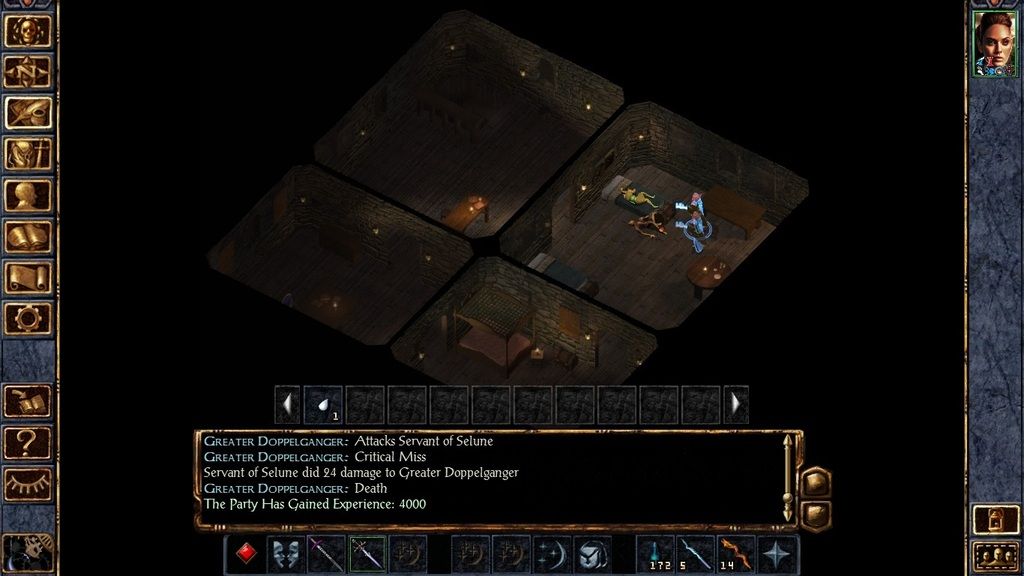Open the inventory screen

pyautogui.click(x=28, y=154)
